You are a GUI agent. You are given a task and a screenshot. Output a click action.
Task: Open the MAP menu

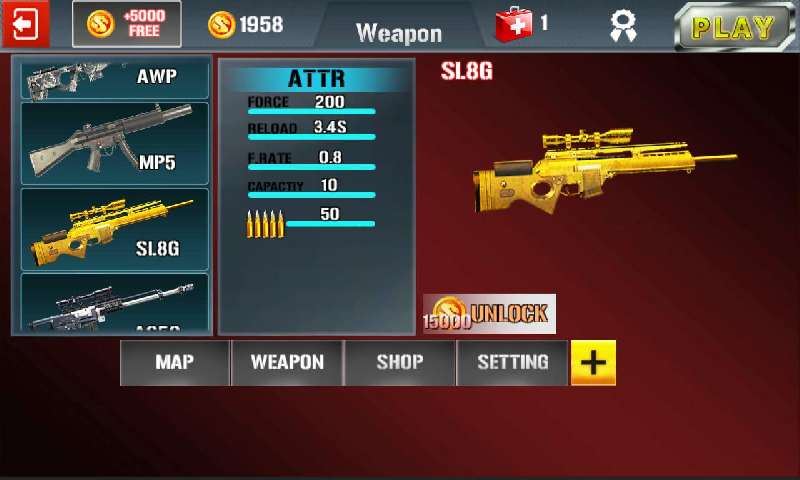(175, 363)
